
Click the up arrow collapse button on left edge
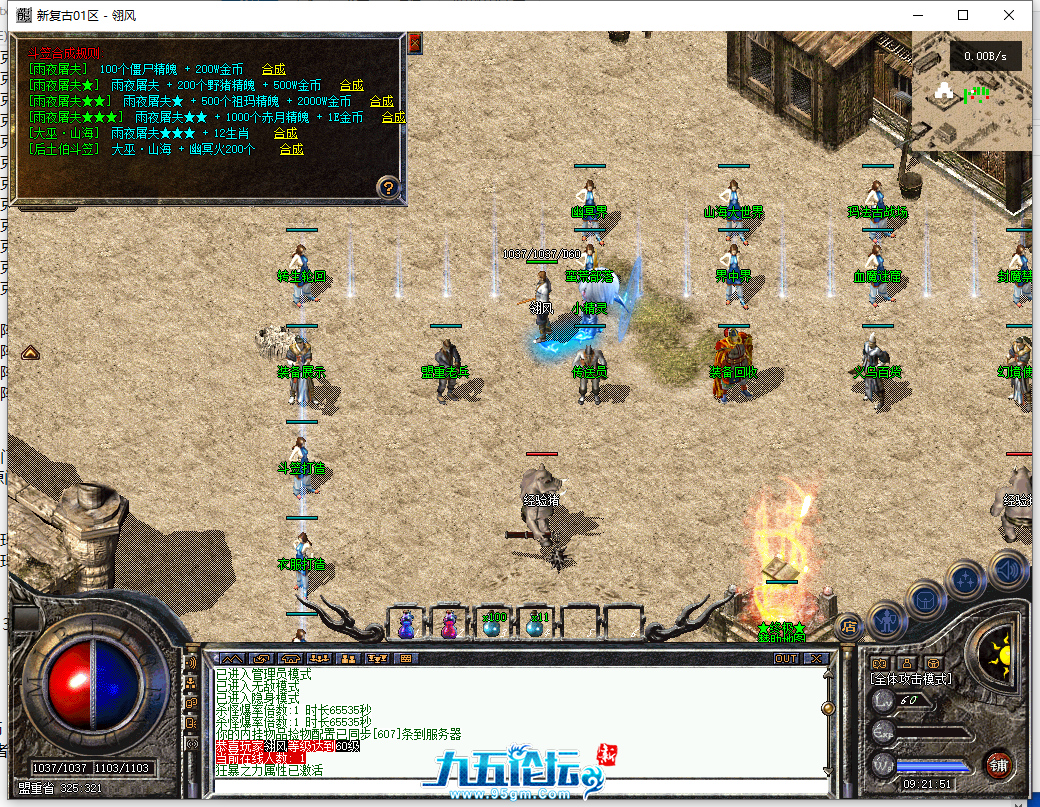tap(30, 352)
